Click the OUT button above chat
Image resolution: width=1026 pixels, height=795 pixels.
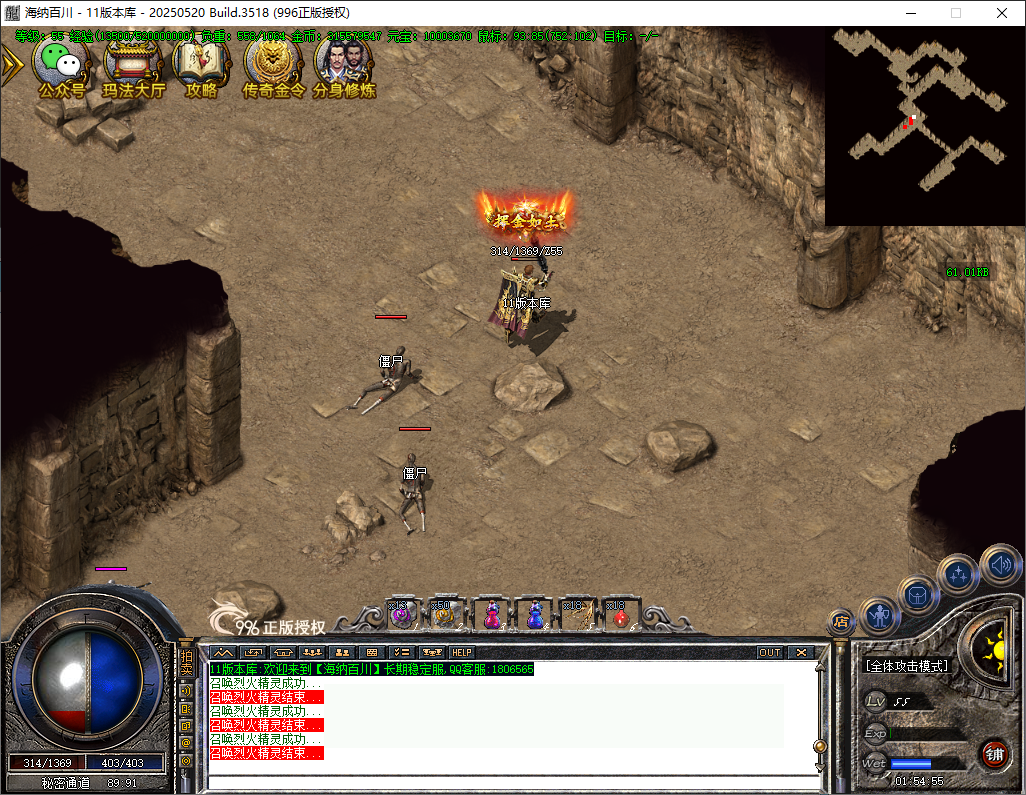pos(769,652)
